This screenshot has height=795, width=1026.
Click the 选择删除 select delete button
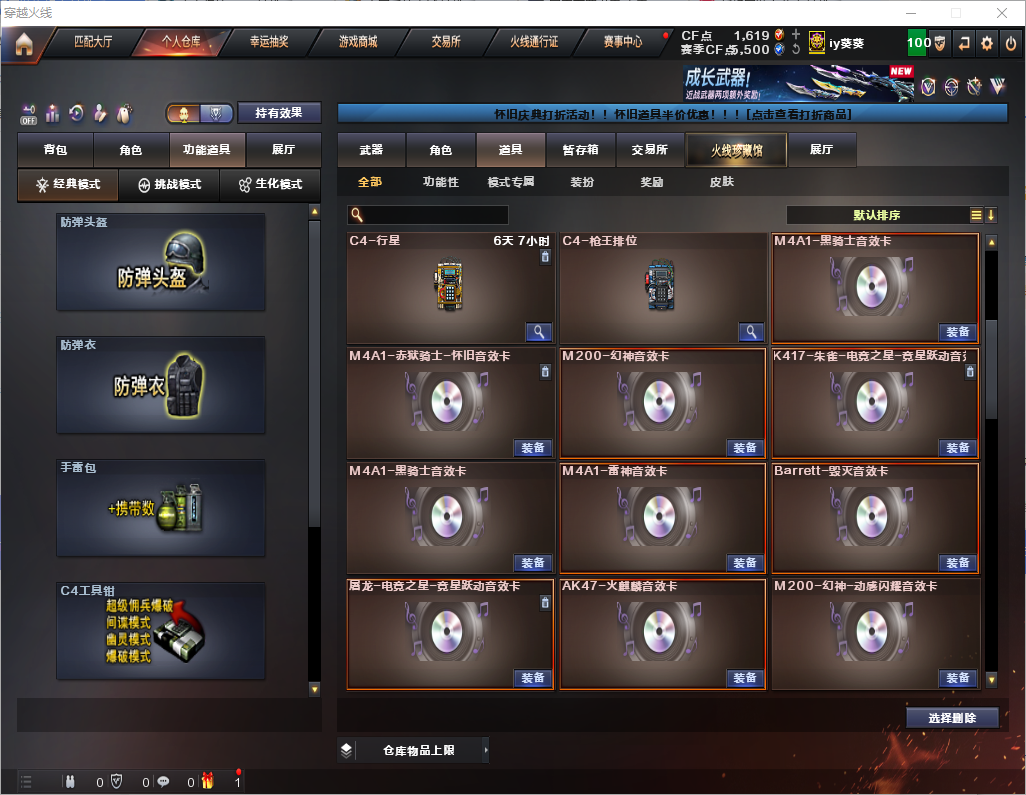coord(952,718)
